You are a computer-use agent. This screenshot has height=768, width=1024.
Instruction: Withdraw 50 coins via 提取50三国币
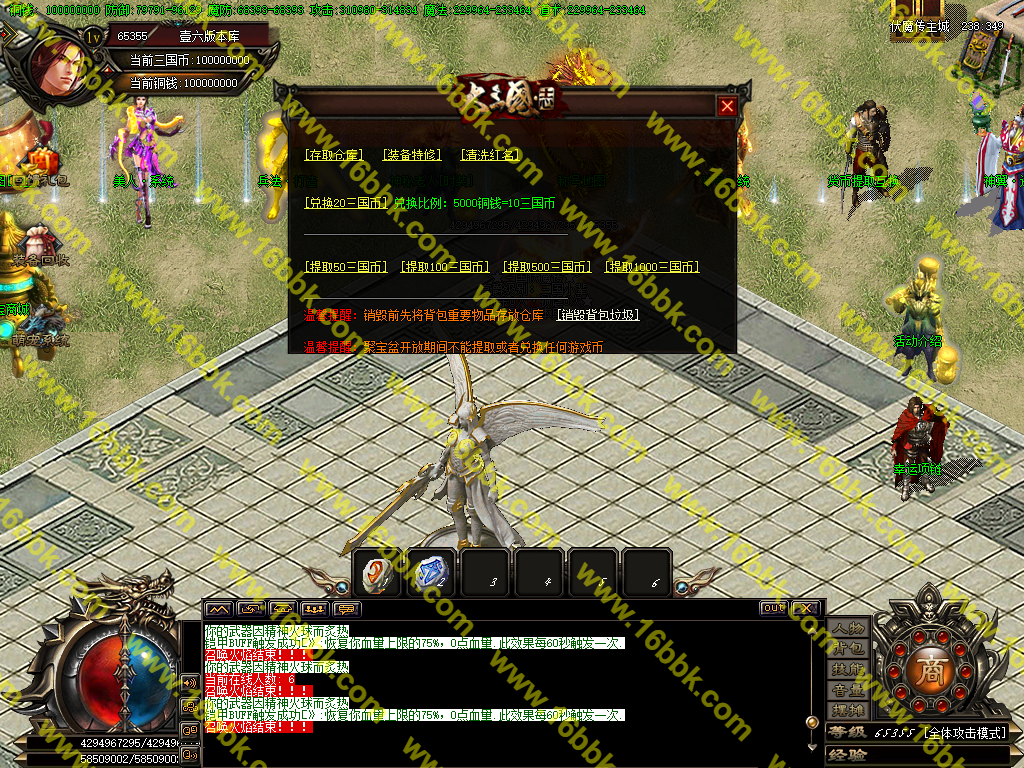[346, 267]
